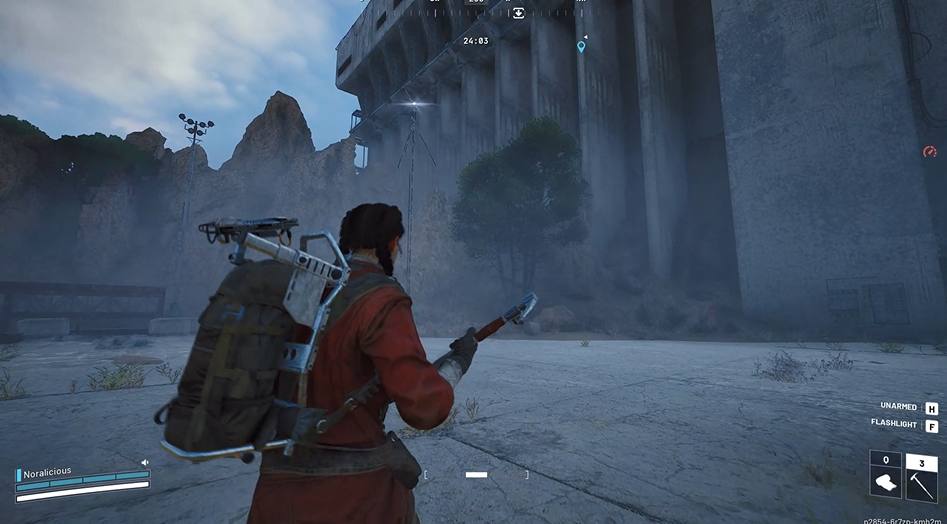
Task: Click the speaker voice icon above Noralicious
Action: click(145, 462)
